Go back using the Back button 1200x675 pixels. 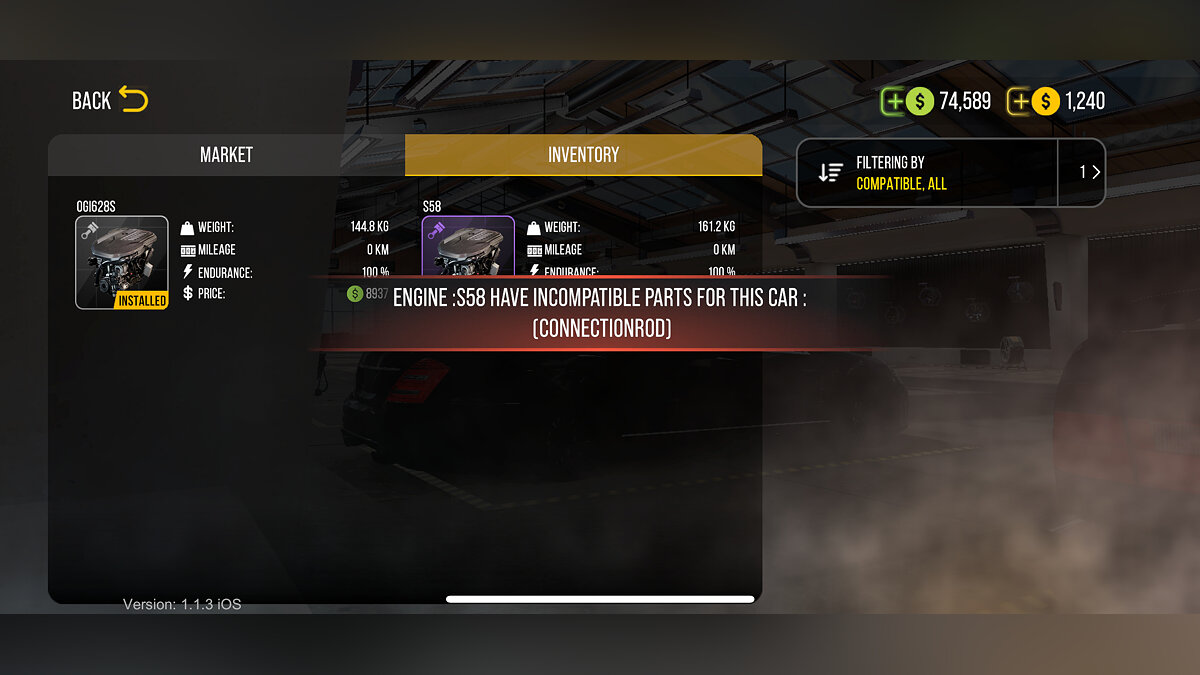click(x=110, y=100)
